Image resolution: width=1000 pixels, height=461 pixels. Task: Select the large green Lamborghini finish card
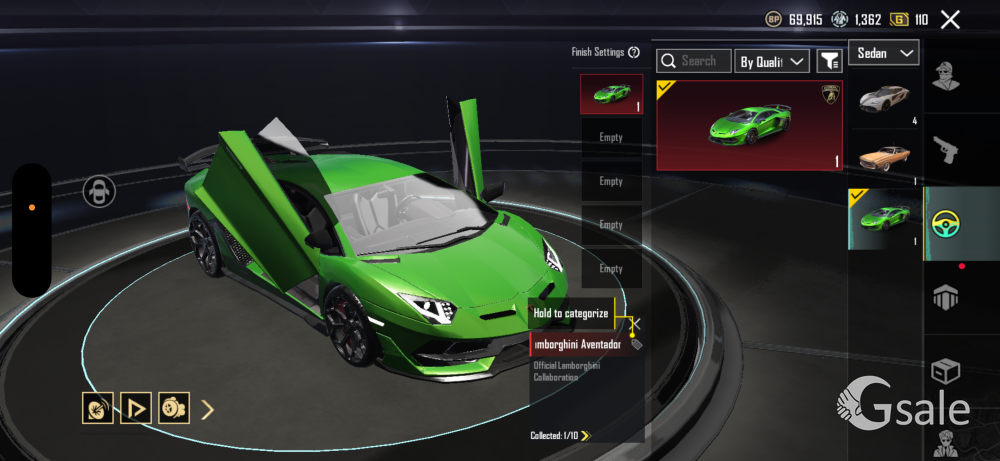749,126
